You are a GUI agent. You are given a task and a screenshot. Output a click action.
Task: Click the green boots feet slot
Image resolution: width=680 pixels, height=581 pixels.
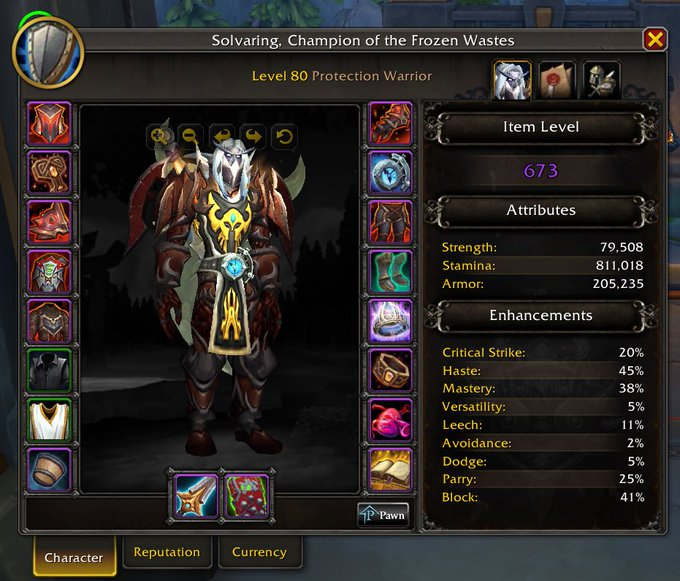pyautogui.click(x=390, y=272)
